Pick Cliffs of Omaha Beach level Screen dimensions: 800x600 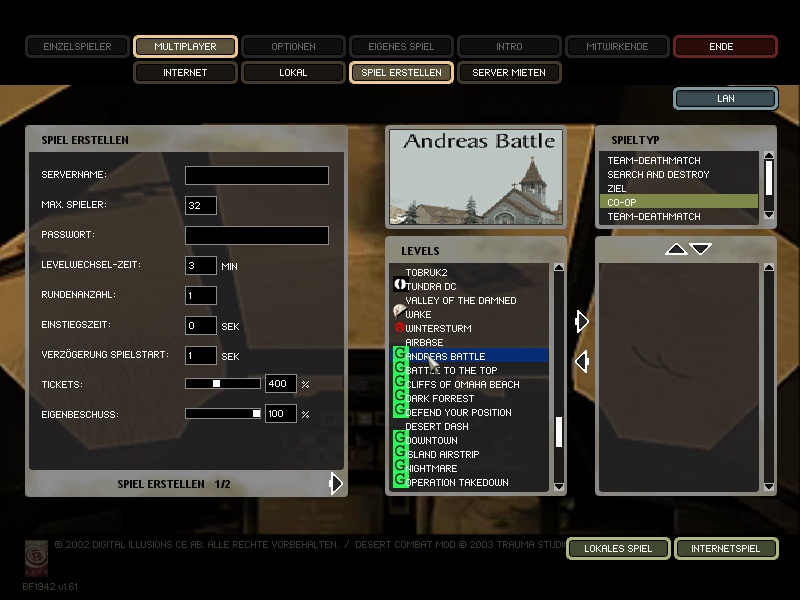462,384
